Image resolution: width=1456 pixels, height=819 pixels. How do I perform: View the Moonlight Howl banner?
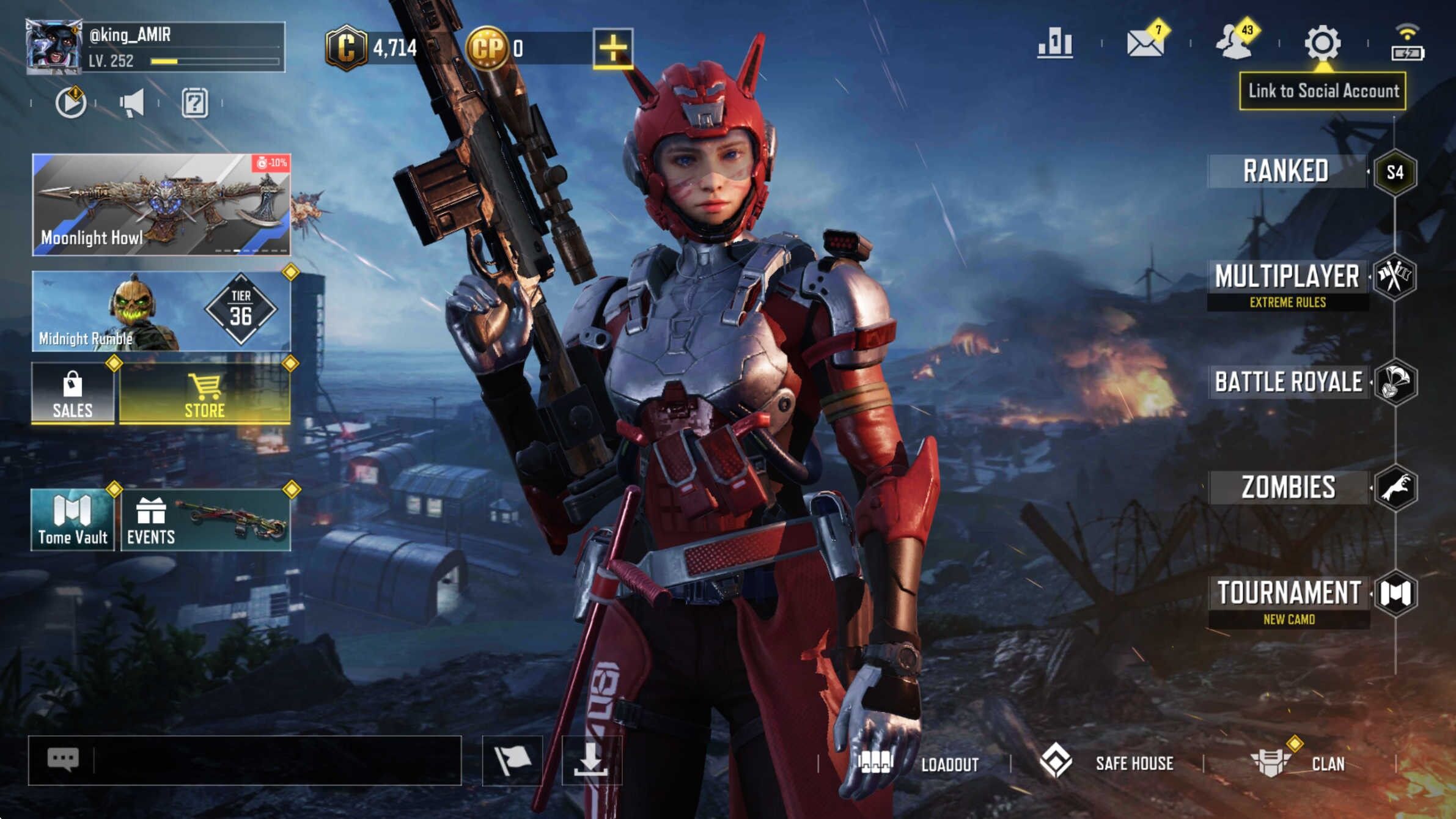161,204
